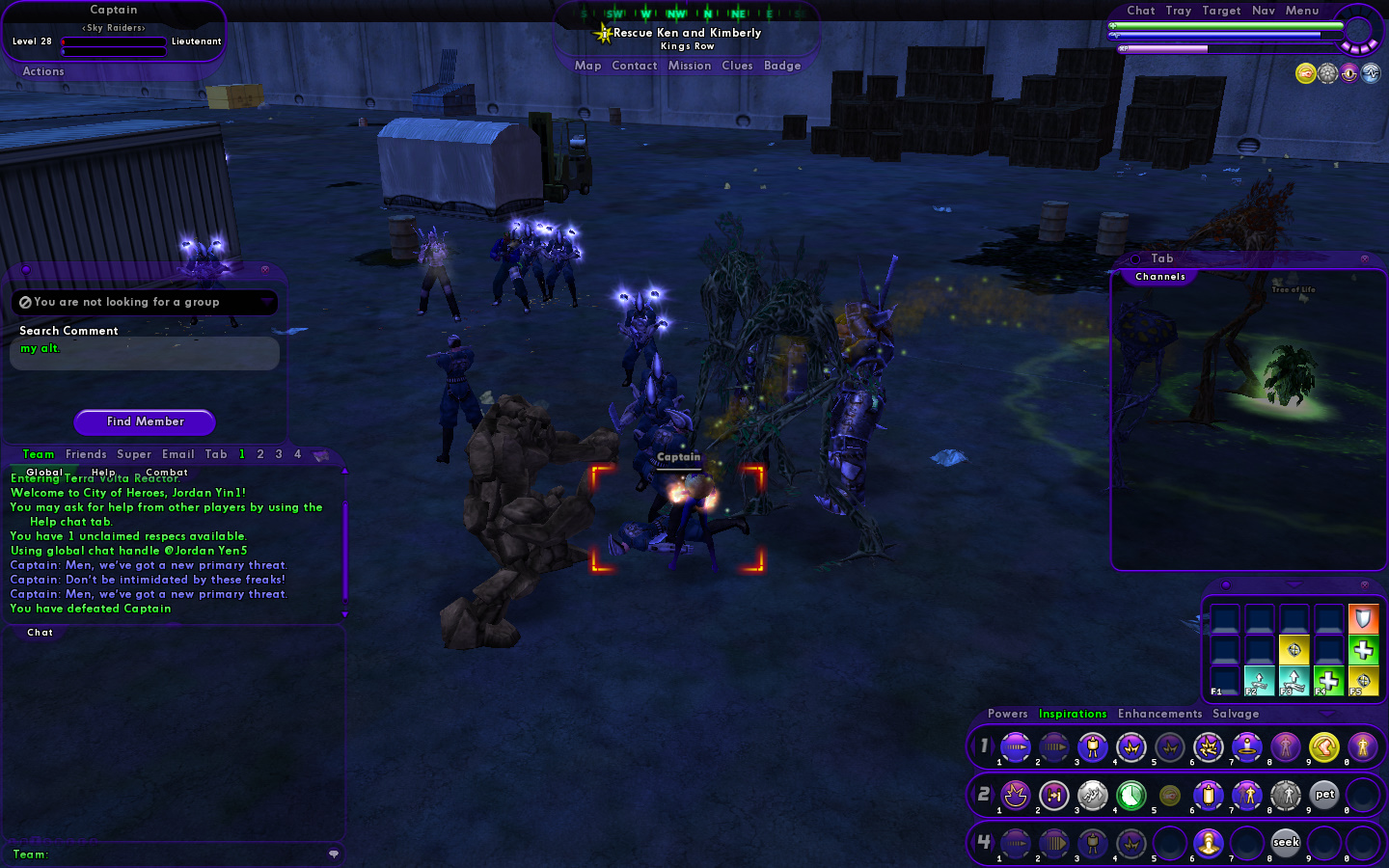Open the Salvage tab
Image resolution: width=1389 pixels, height=868 pixels.
pos(1236,714)
